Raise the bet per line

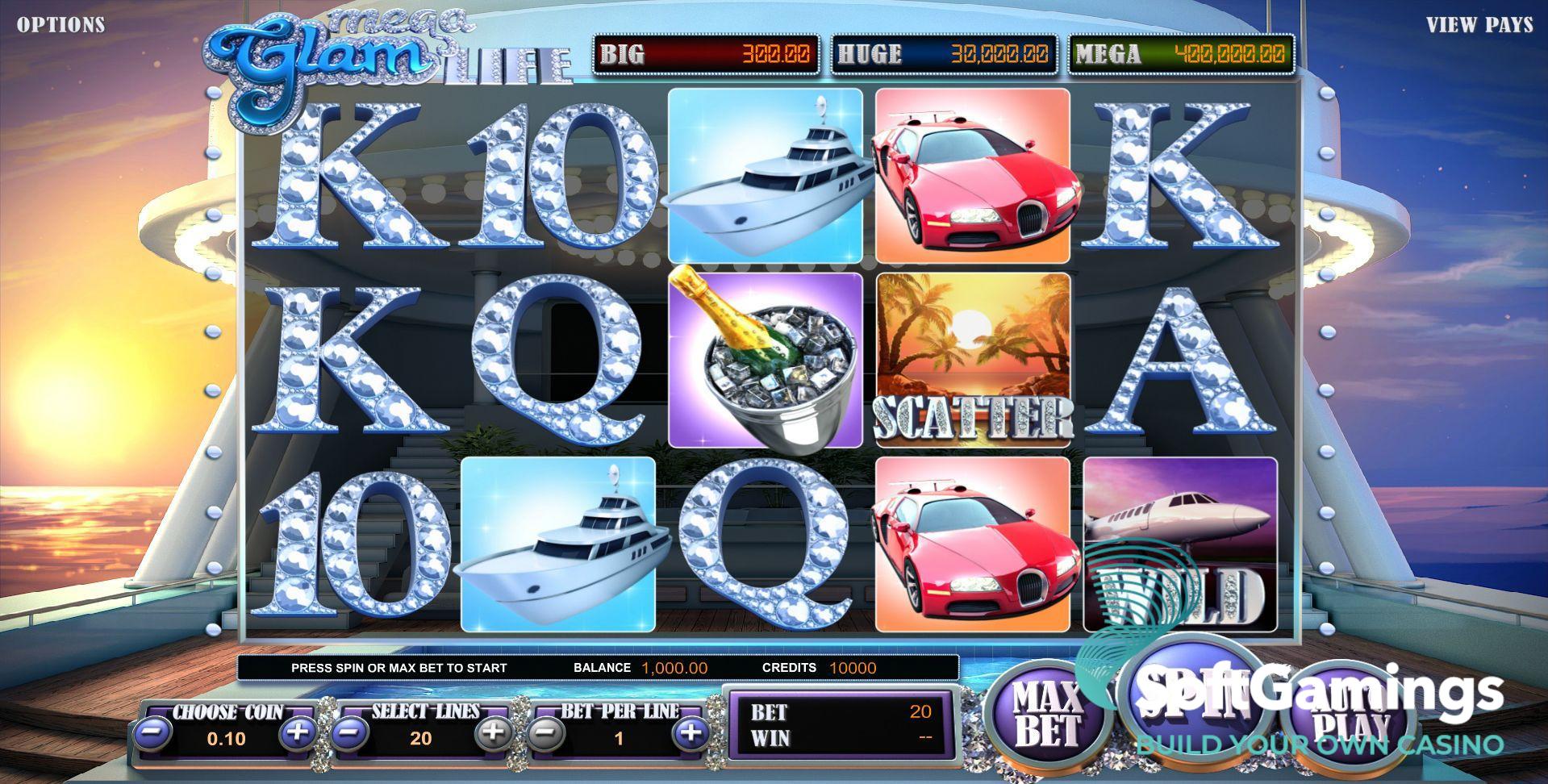[691, 735]
